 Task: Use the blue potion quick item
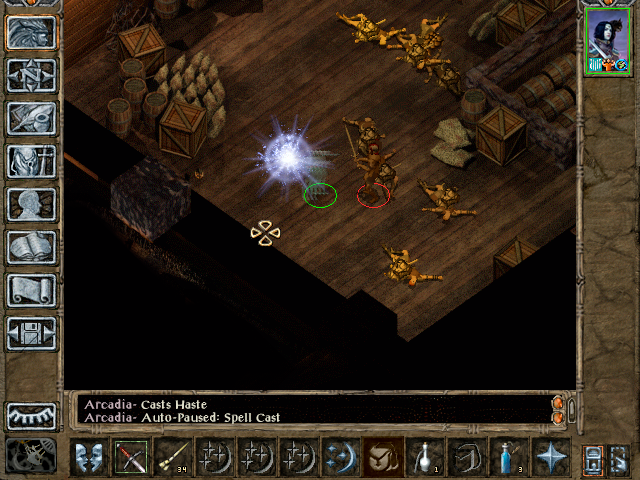tap(509, 457)
